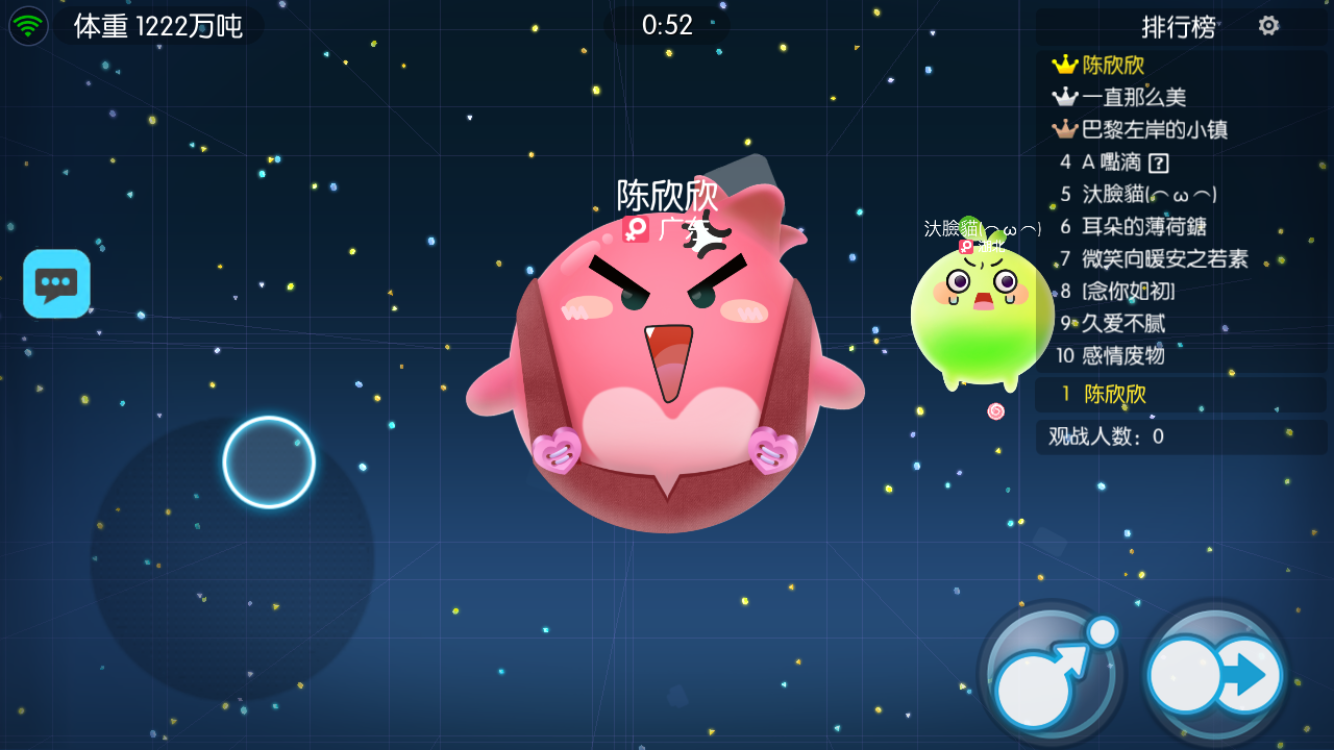
Task: Open the chat bubble panel
Action: (x=56, y=283)
